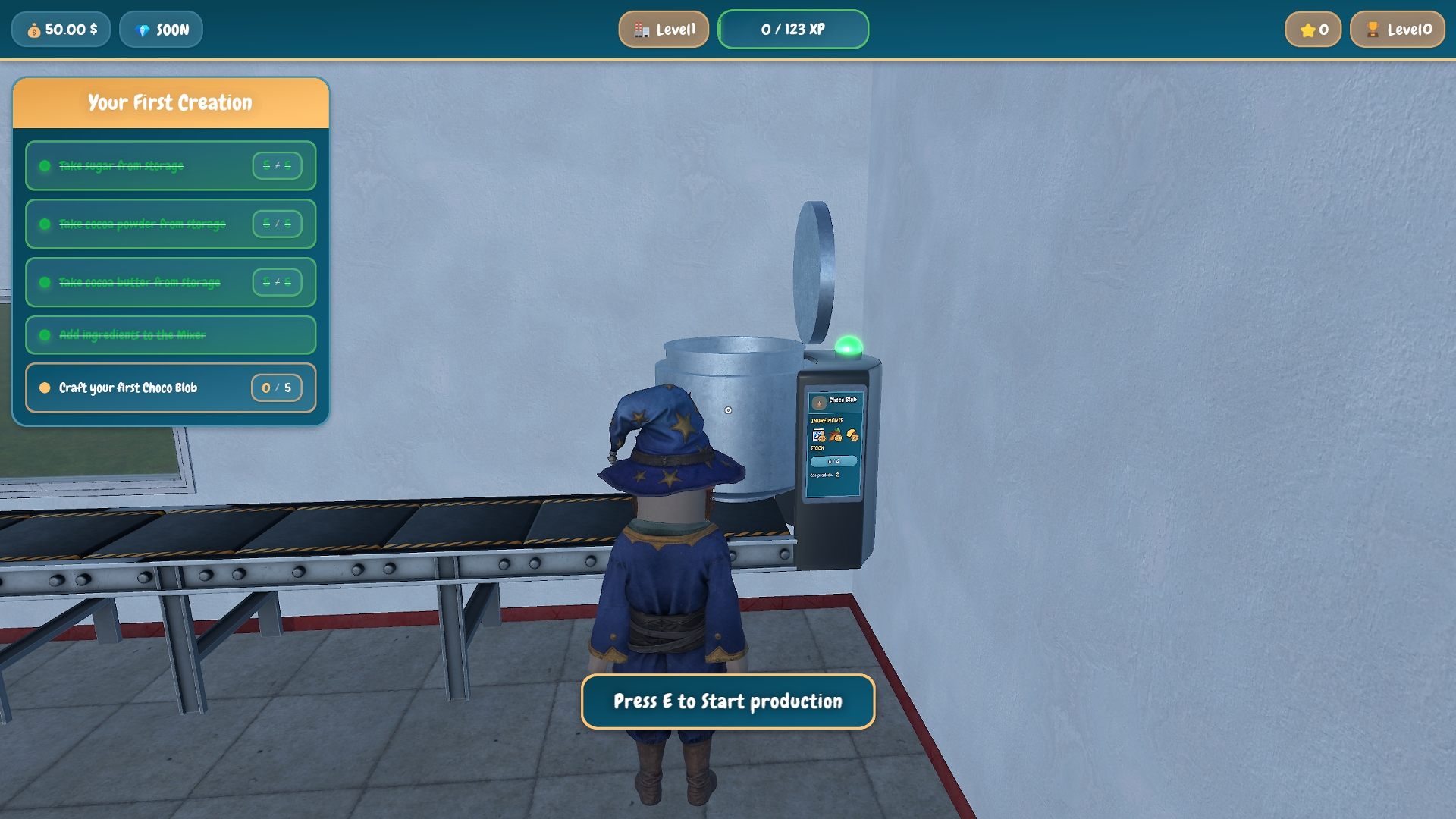Screen dimensions: 1456x819
Task: Expand the Your First Creation quest panel
Action: pos(170,250)
